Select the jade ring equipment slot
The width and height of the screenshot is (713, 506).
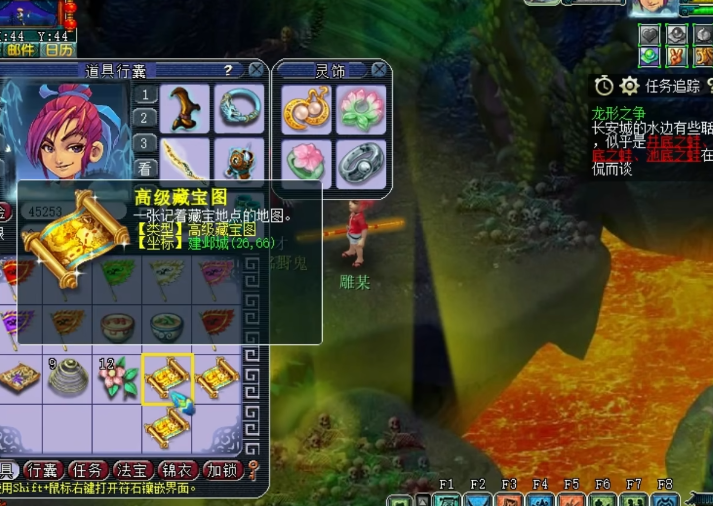(x=239, y=107)
